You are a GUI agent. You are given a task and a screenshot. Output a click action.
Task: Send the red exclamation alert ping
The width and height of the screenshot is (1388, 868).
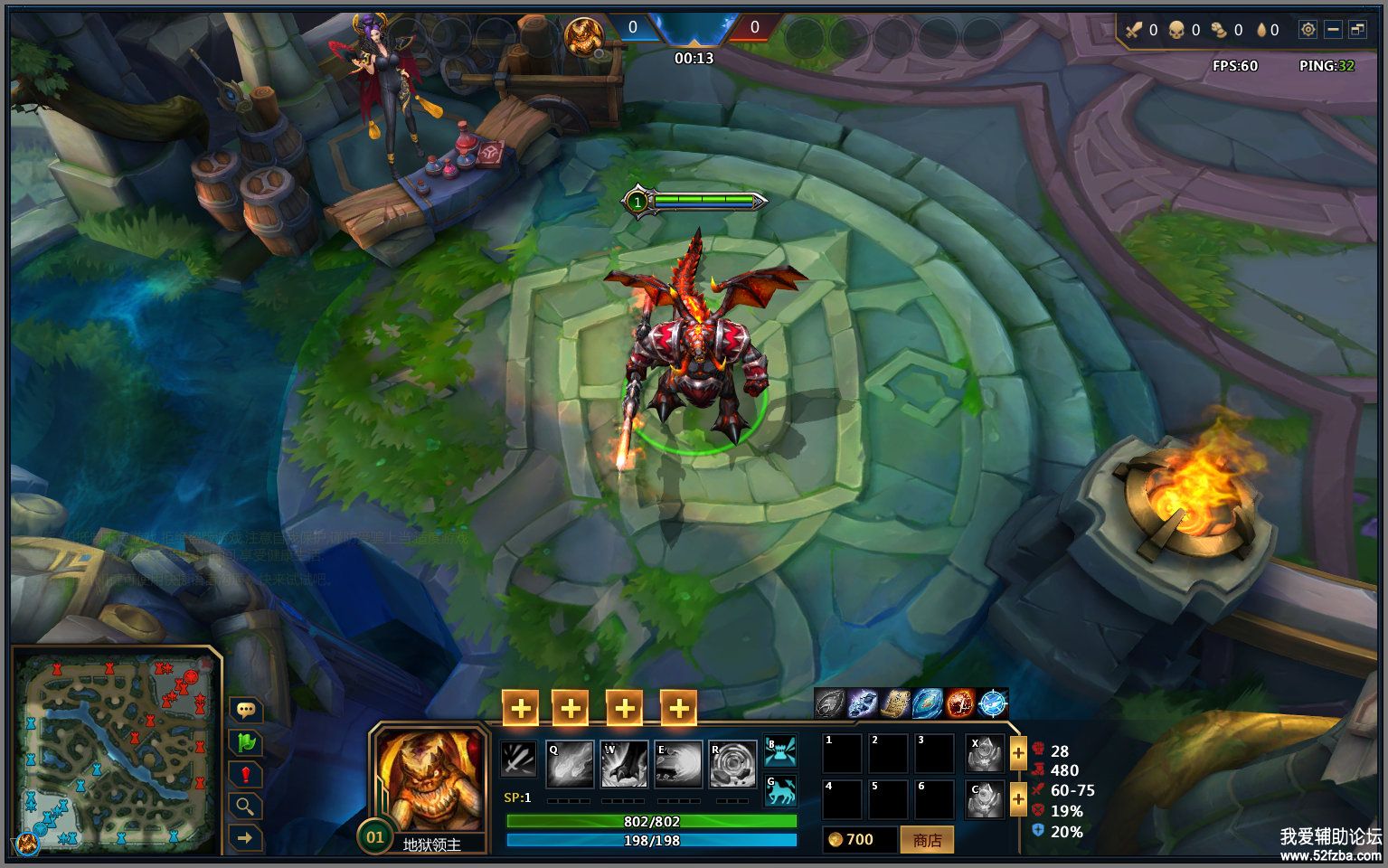pos(245,775)
